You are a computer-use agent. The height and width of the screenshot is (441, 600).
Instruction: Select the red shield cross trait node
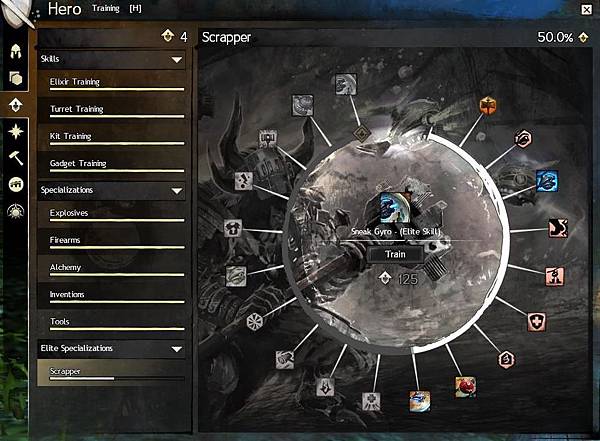(x=537, y=322)
